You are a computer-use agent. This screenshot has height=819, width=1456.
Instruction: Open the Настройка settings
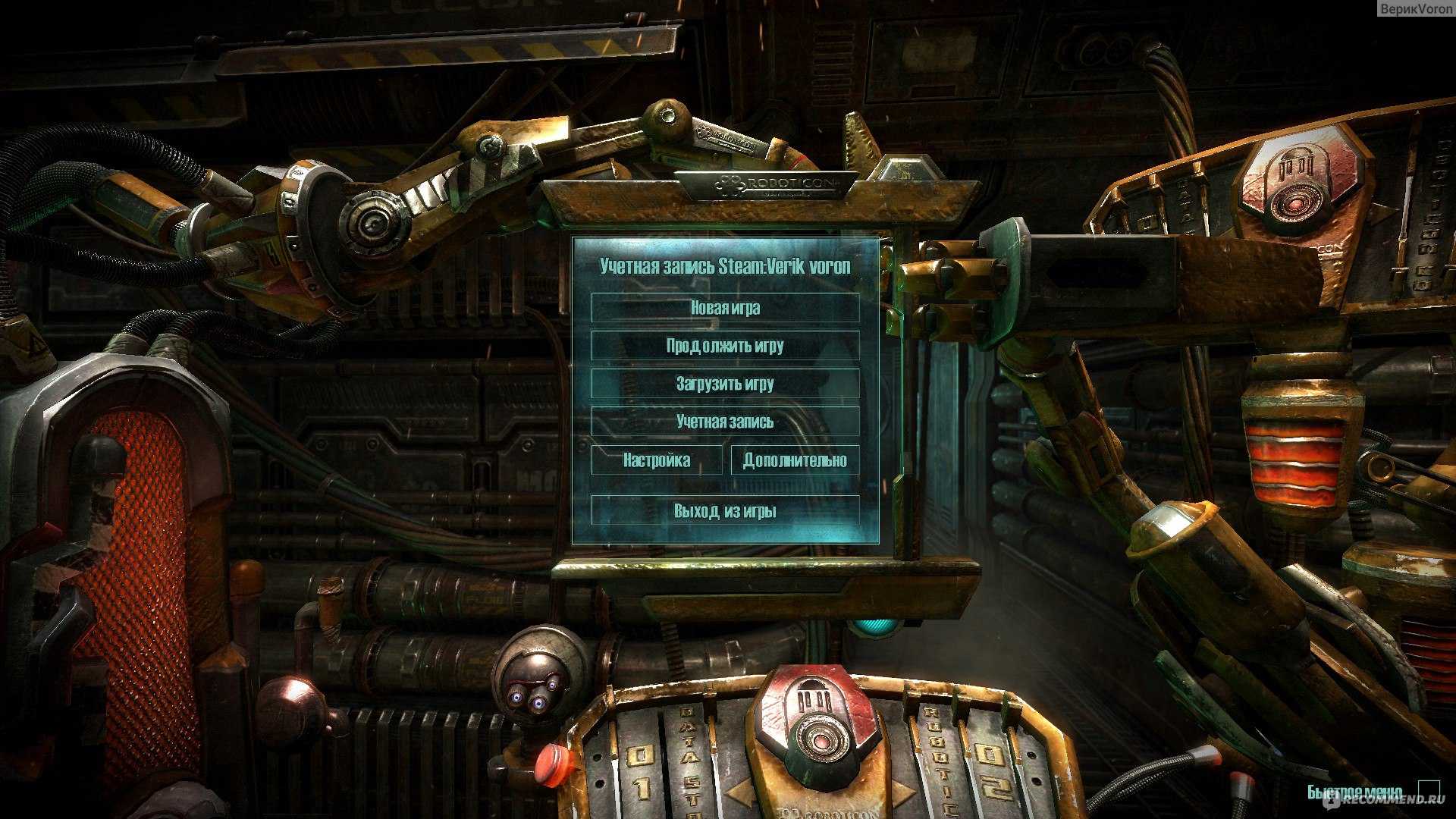(x=657, y=460)
